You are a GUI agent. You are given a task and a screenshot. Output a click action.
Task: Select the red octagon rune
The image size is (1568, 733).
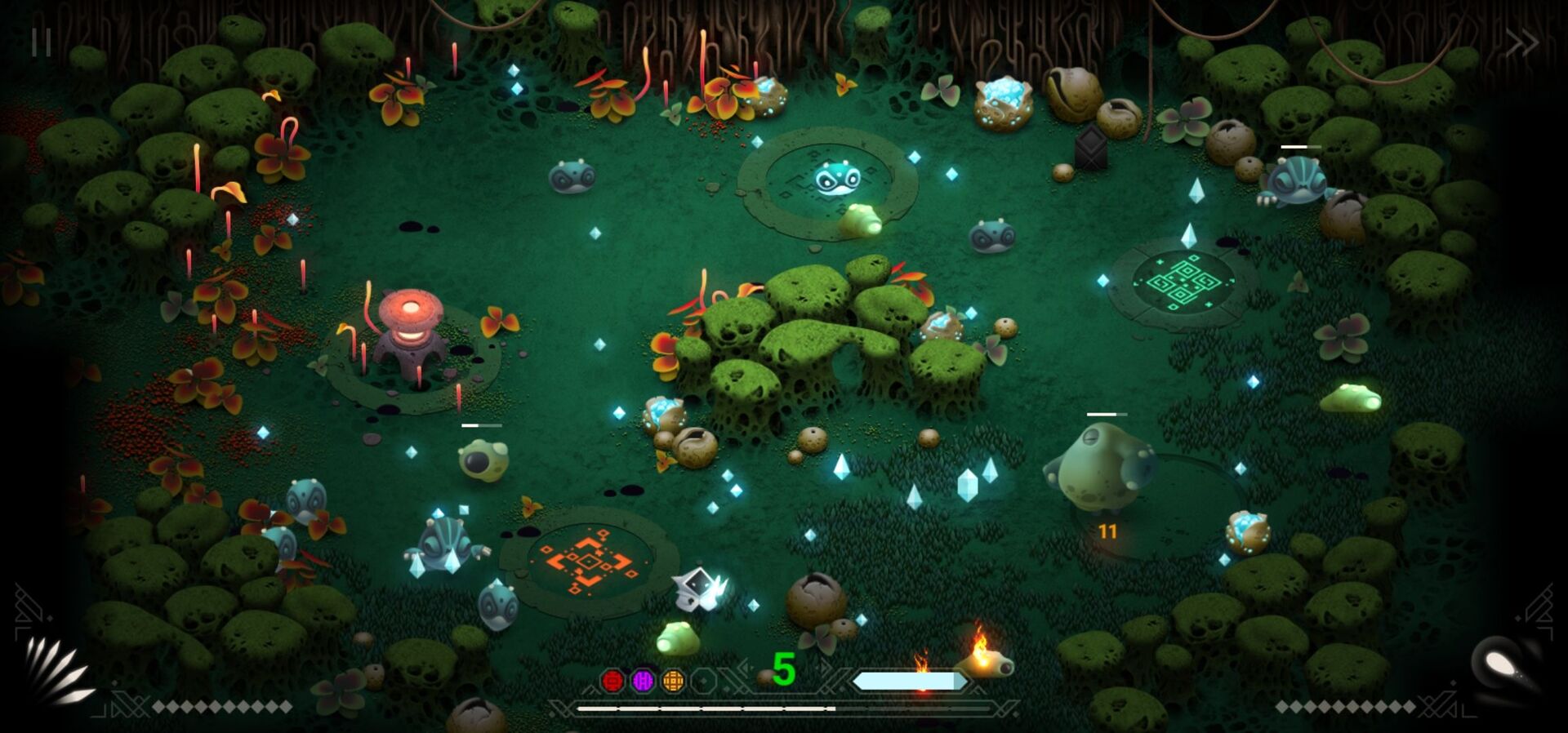[612, 680]
